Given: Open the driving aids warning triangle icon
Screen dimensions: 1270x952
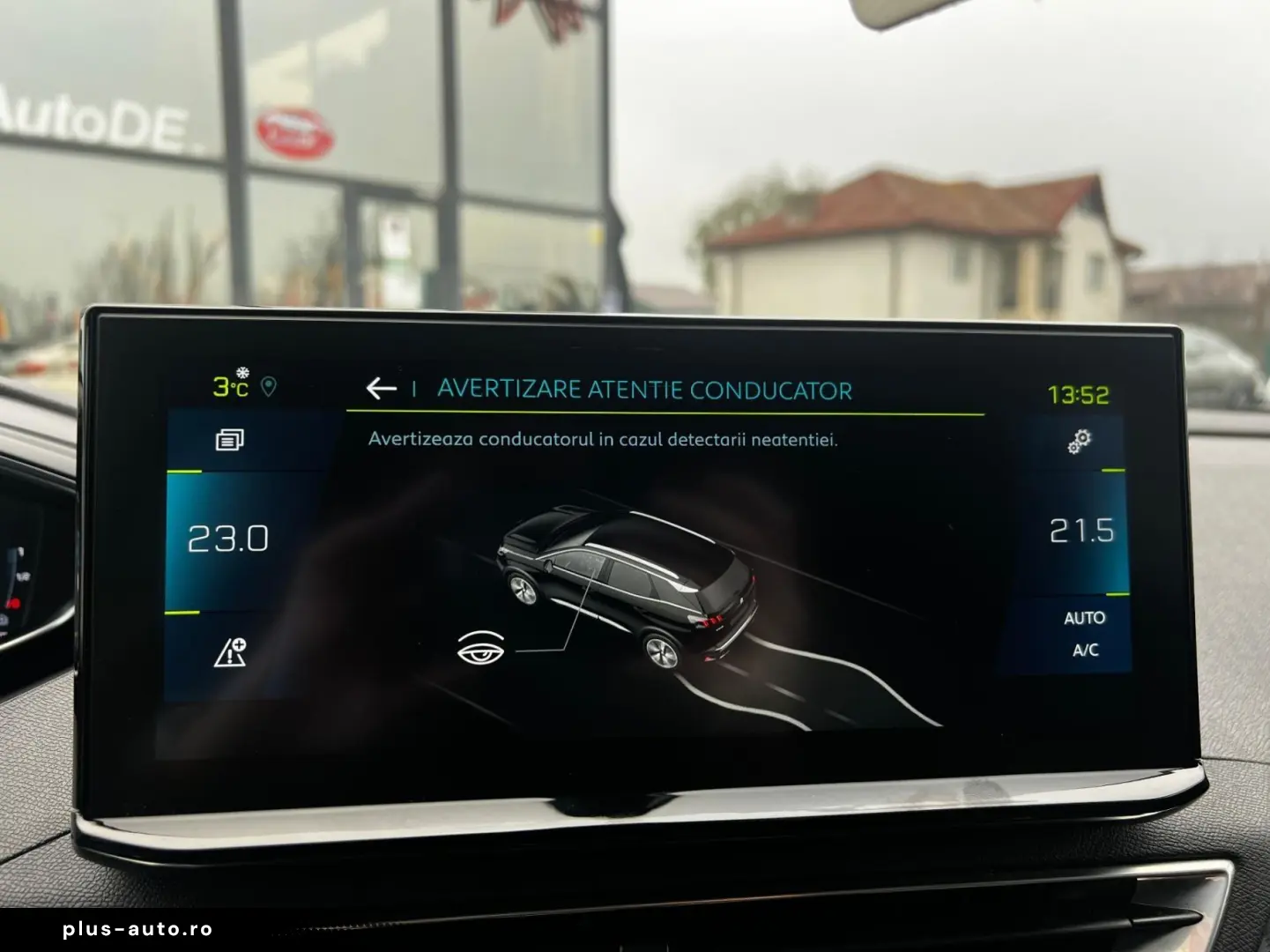Looking at the screenshot, I should coord(231,652).
